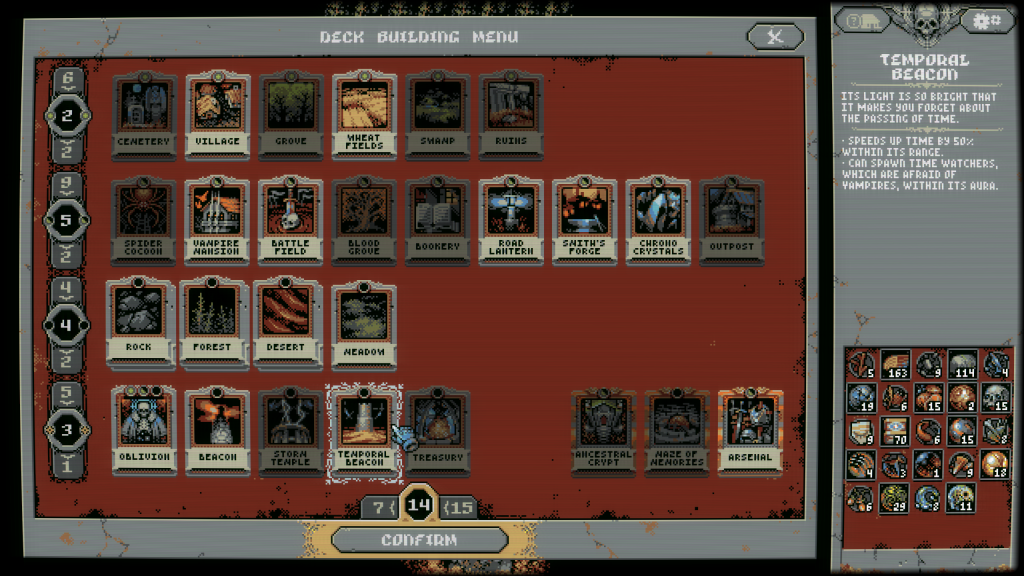
Task: Close the deck building menu
Action: tap(774, 37)
